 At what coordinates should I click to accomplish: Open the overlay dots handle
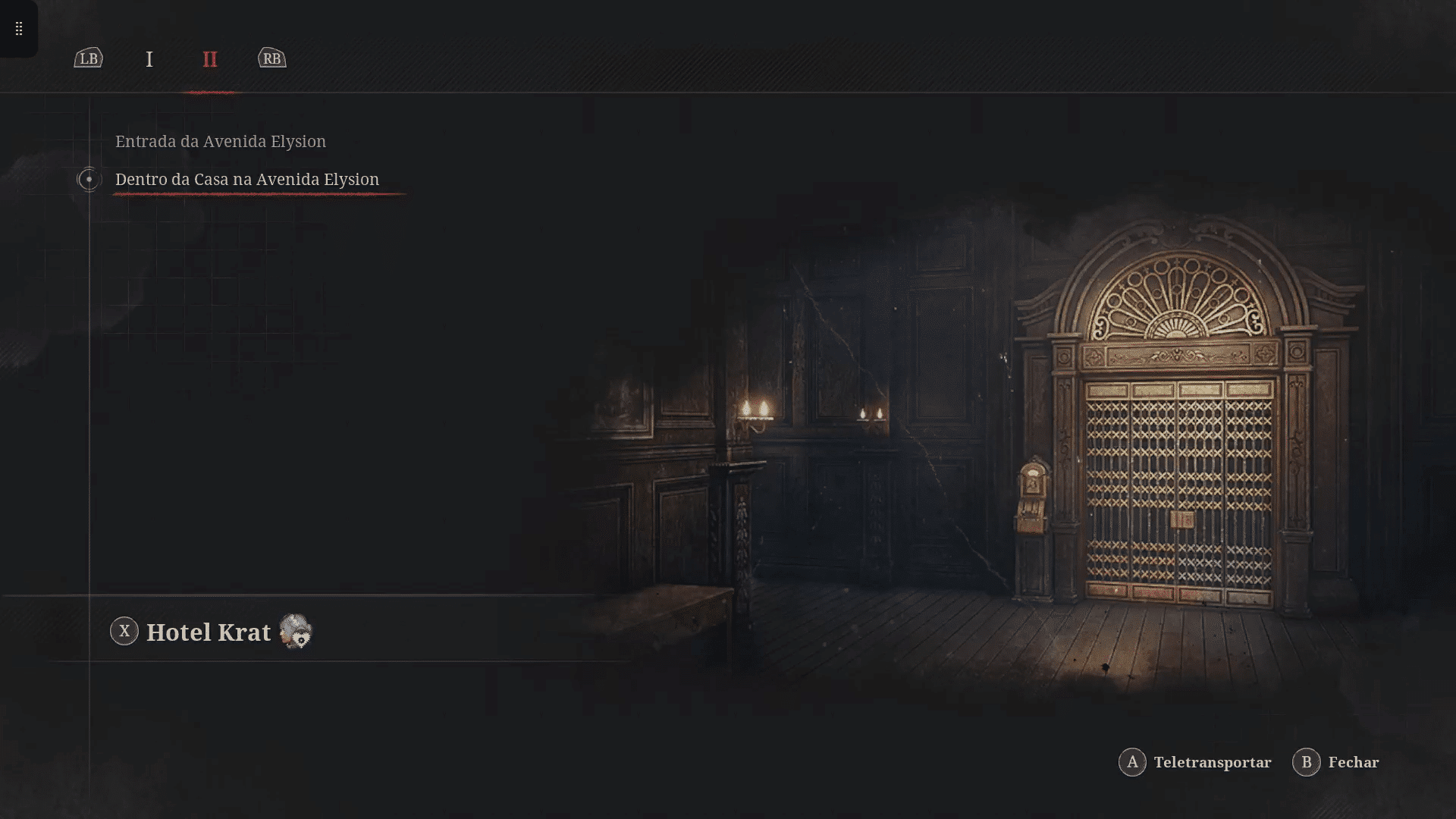pyautogui.click(x=19, y=29)
